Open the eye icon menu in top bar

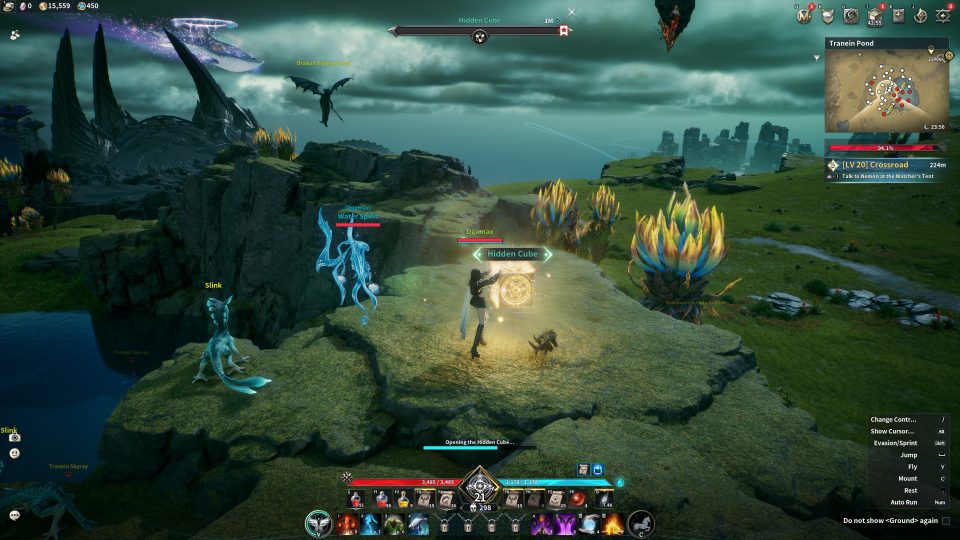942,15
